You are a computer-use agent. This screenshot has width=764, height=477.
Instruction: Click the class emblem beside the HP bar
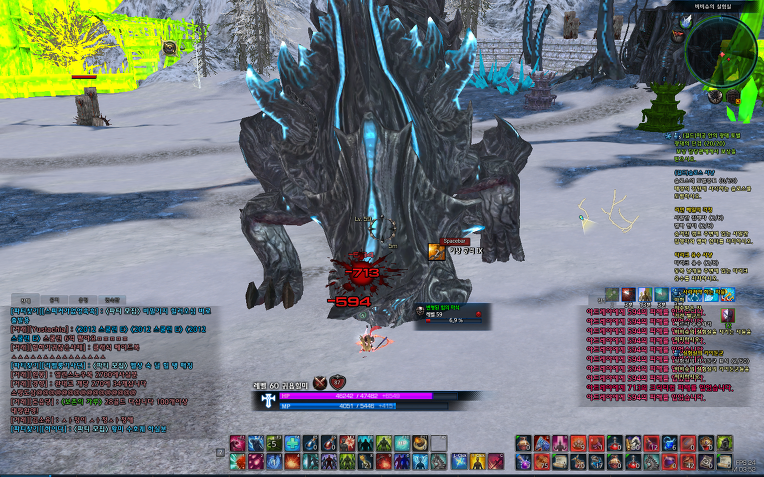(x=270, y=399)
